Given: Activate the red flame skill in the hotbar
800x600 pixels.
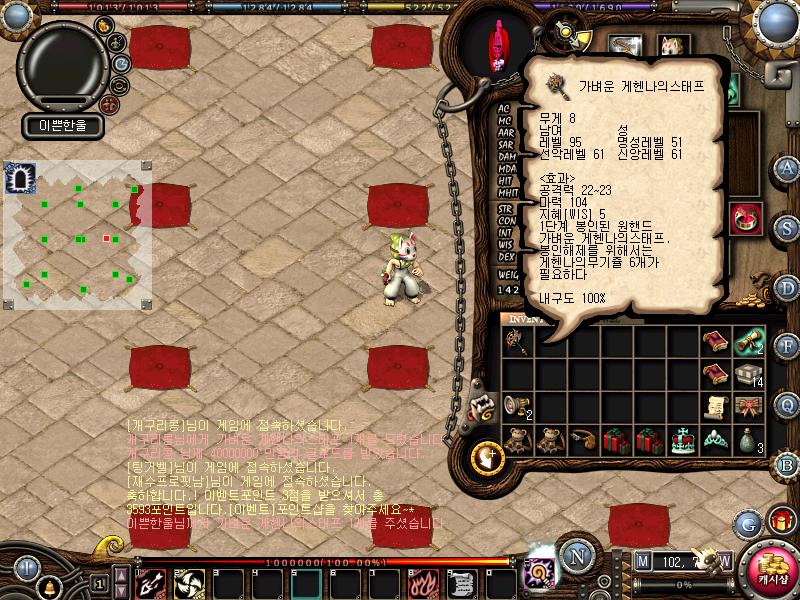Looking at the screenshot, I should pyautogui.click(x=423, y=583).
